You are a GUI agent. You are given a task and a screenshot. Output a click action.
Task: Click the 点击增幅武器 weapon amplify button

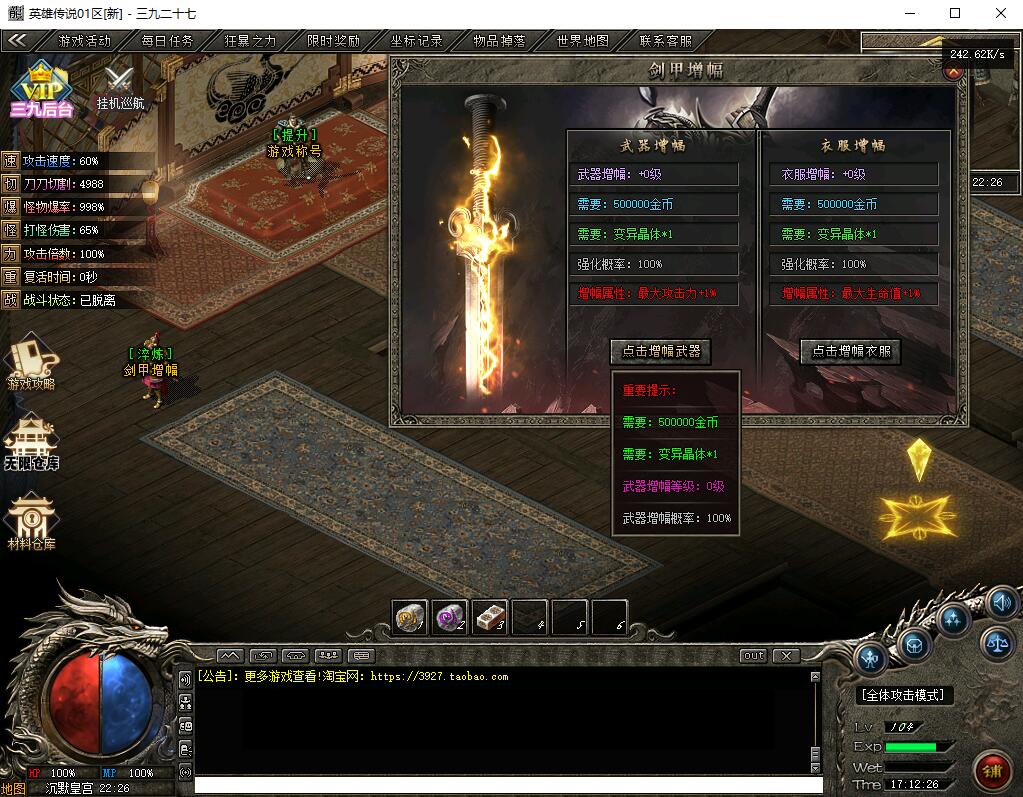(x=660, y=351)
